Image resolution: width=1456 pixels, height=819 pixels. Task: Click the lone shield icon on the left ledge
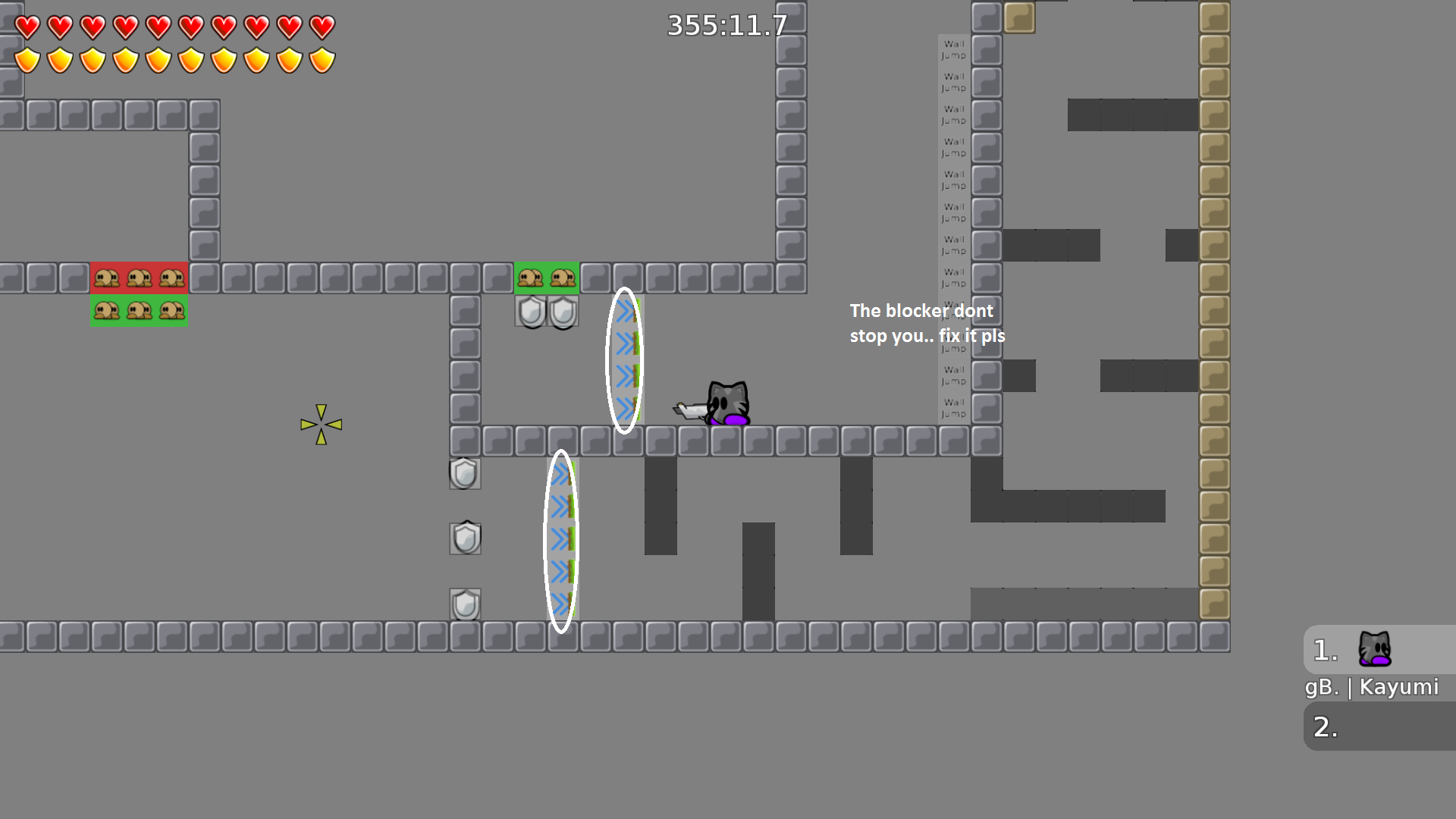tap(465, 475)
